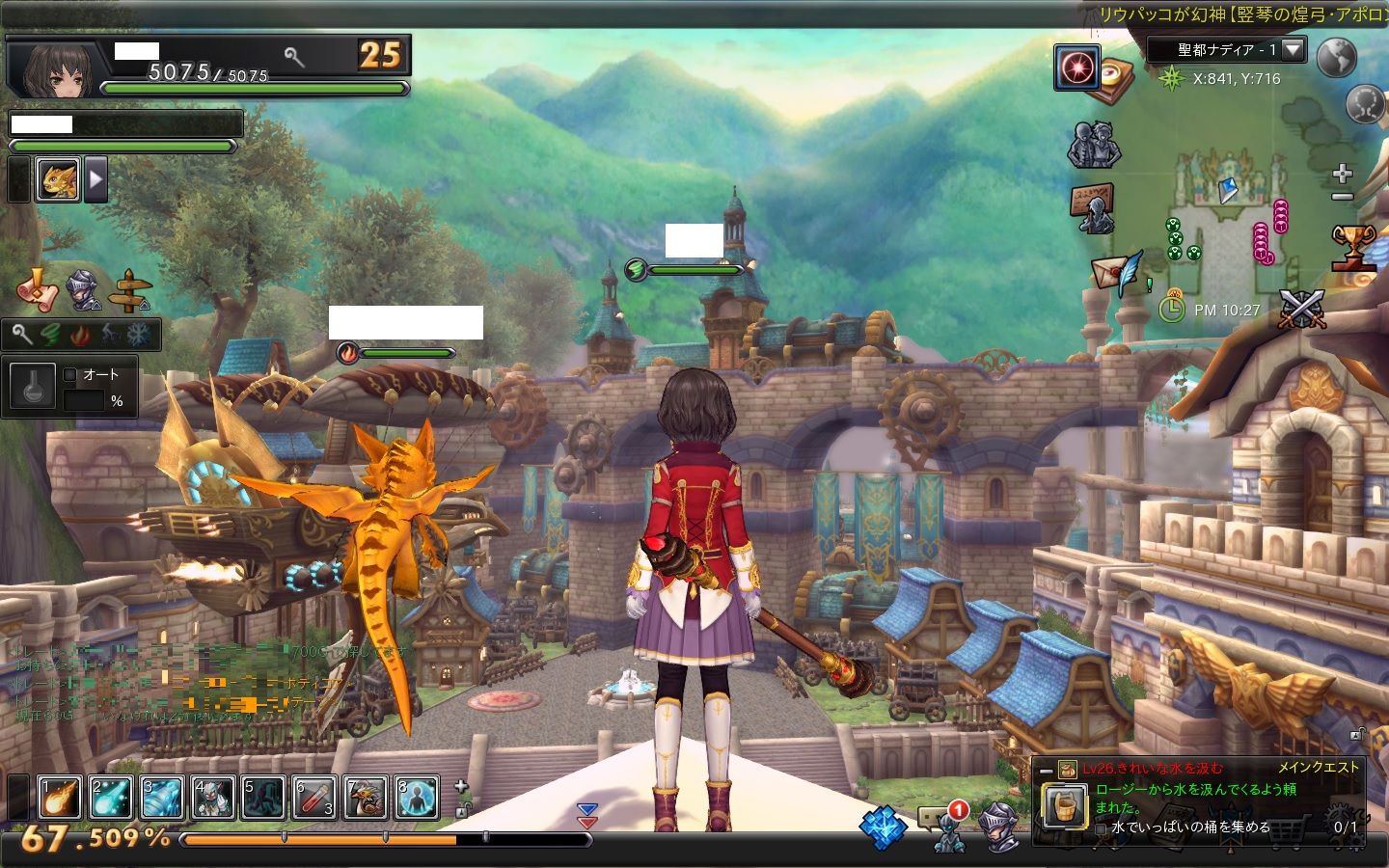
Task: Open the two-people friends icon beside the minimap
Action: pyautogui.click(x=1094, y=145)
